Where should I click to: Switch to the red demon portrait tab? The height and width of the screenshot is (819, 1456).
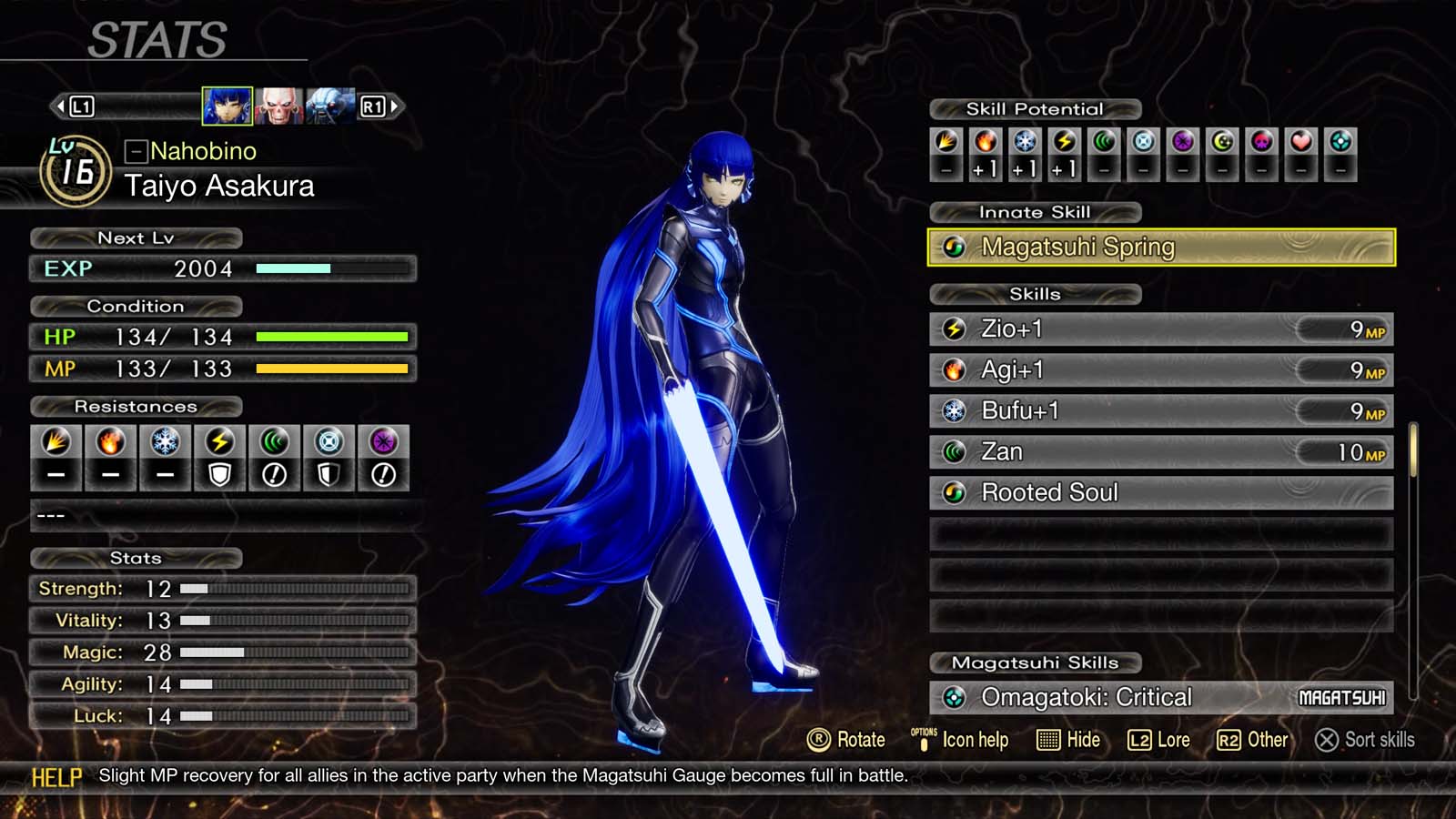click(280, 106)
